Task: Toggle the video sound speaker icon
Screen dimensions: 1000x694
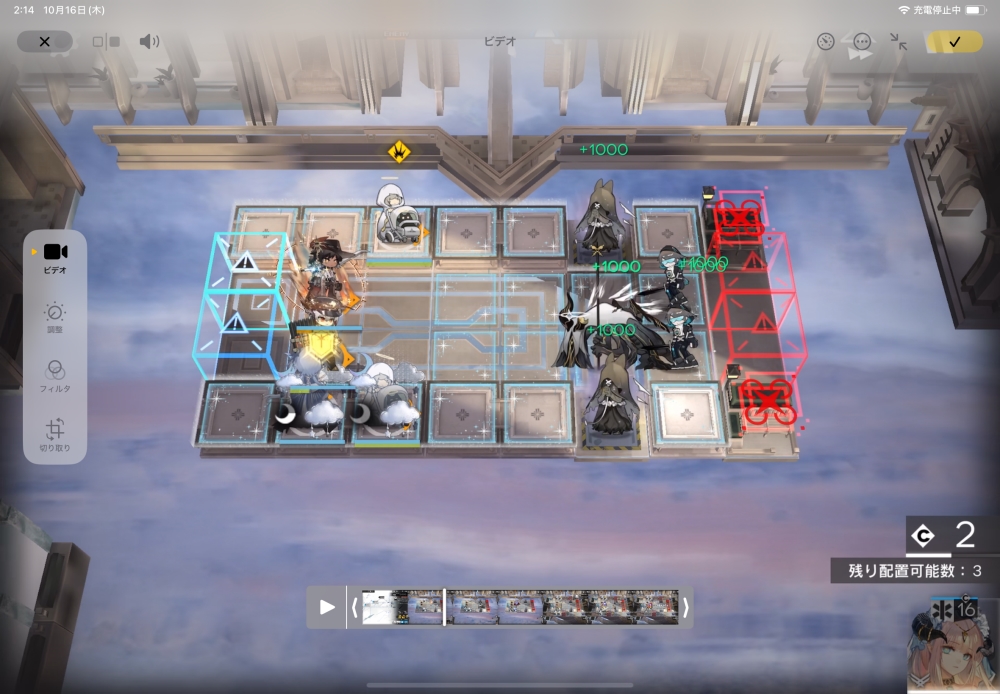Action: (149, 42)
